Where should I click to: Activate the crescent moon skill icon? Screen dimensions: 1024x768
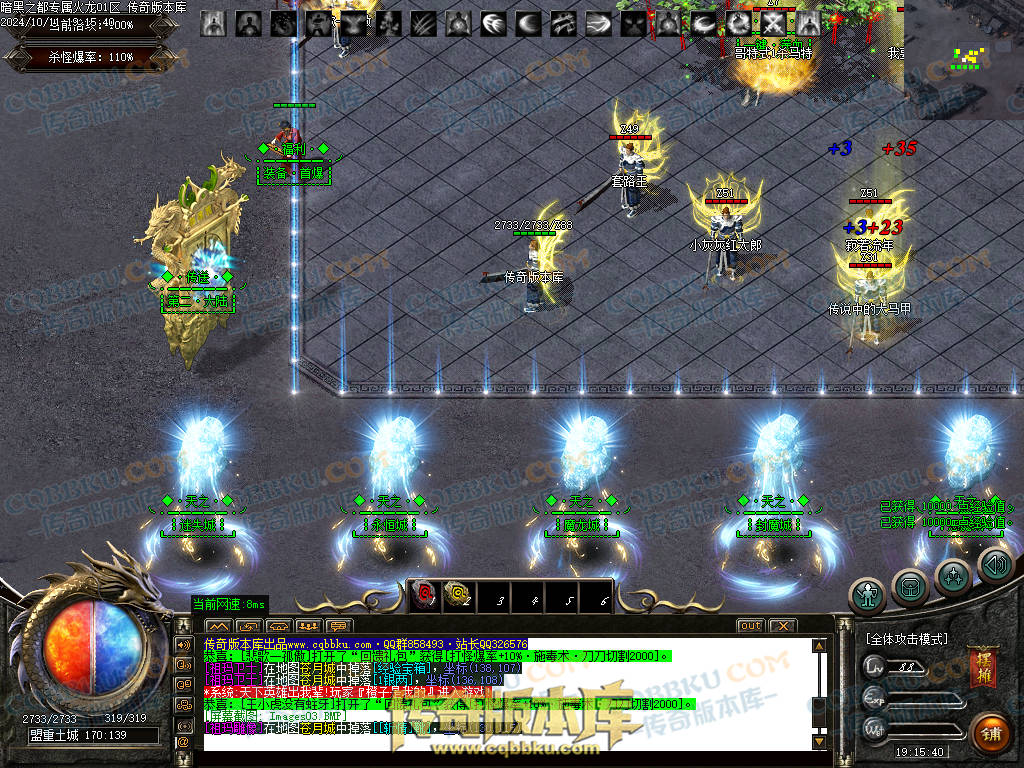[x=529, y=23]
